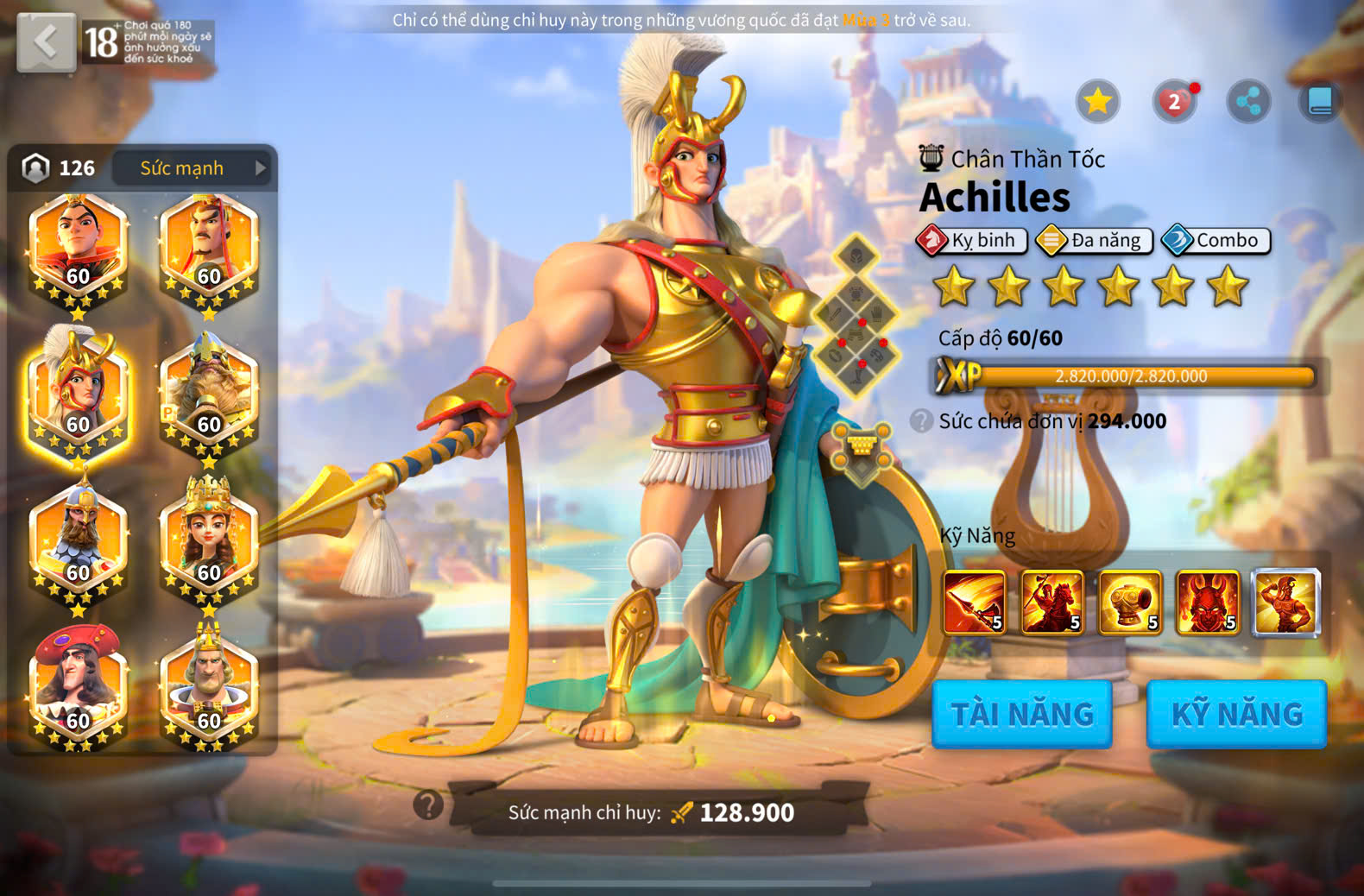Toggle the favorite star icon
Screen dimensions: 1364x896
pyautogui.click(x=1097, y=102)
